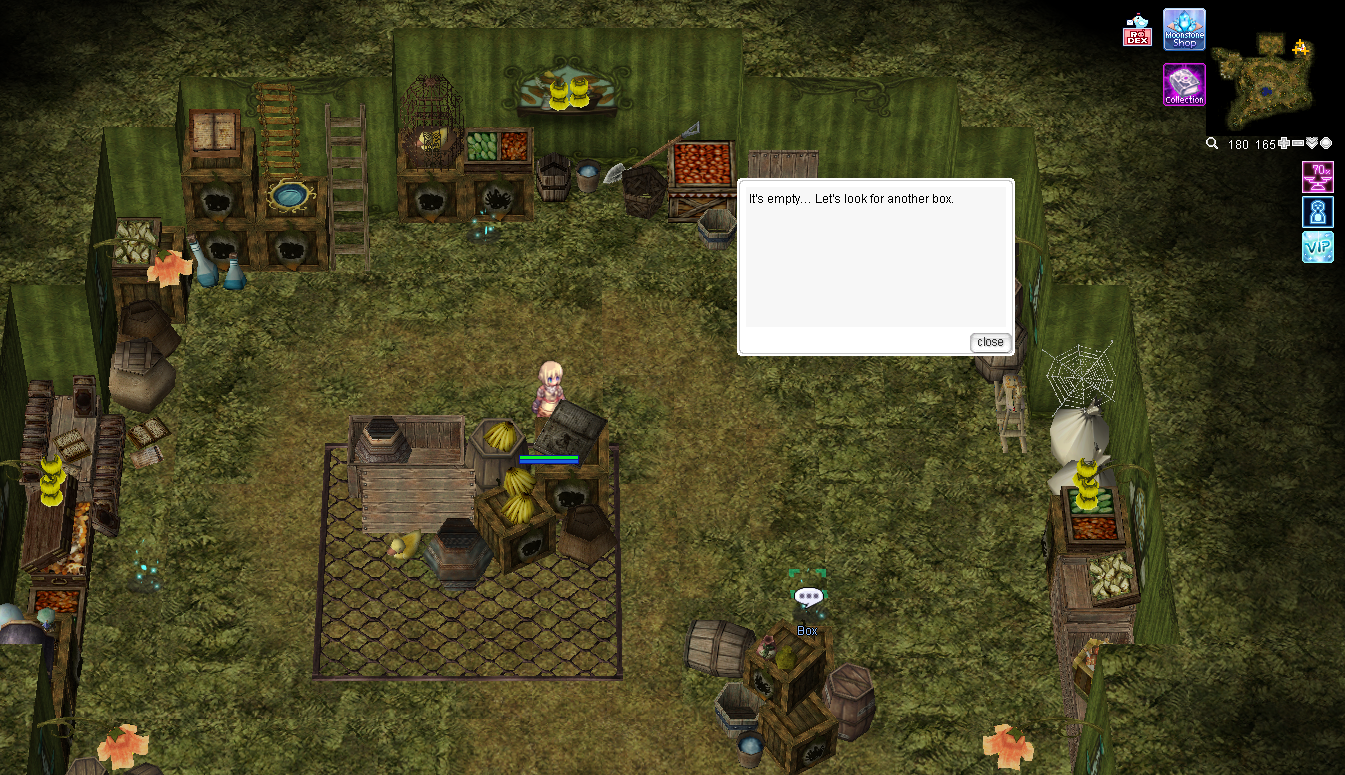The width and height of the screenshot is (1345, 775).
Task: Open the VIP status icon
Action: (1317, 247)
